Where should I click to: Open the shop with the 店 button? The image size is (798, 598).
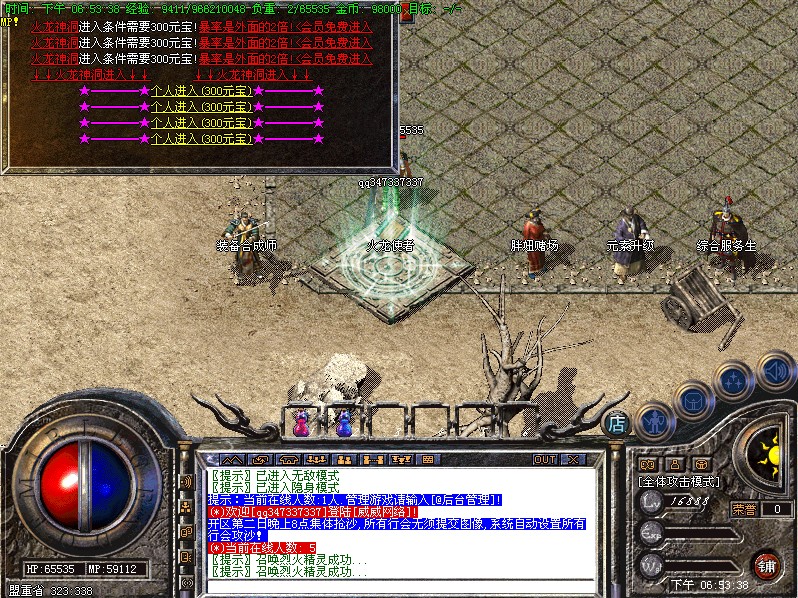coord(617,423)
